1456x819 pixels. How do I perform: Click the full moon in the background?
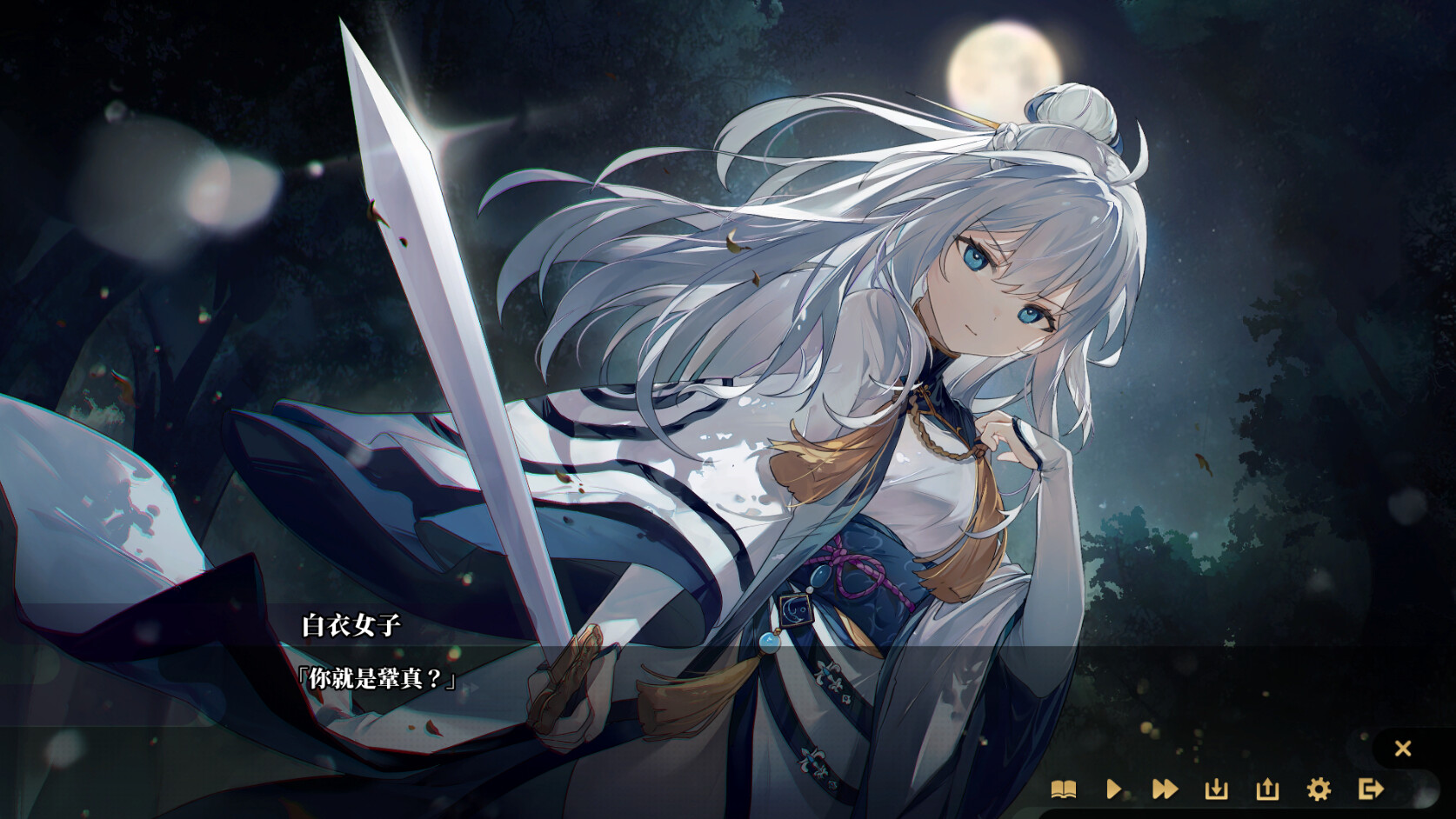[1002, 63]
